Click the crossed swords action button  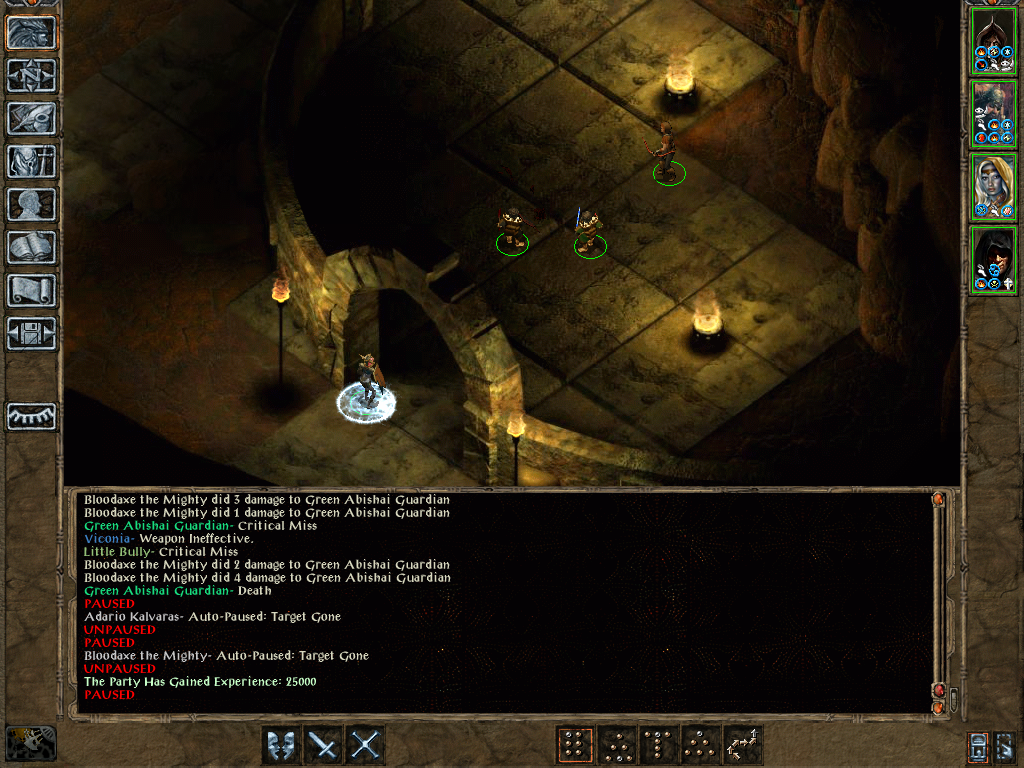[x=366, y=745]
